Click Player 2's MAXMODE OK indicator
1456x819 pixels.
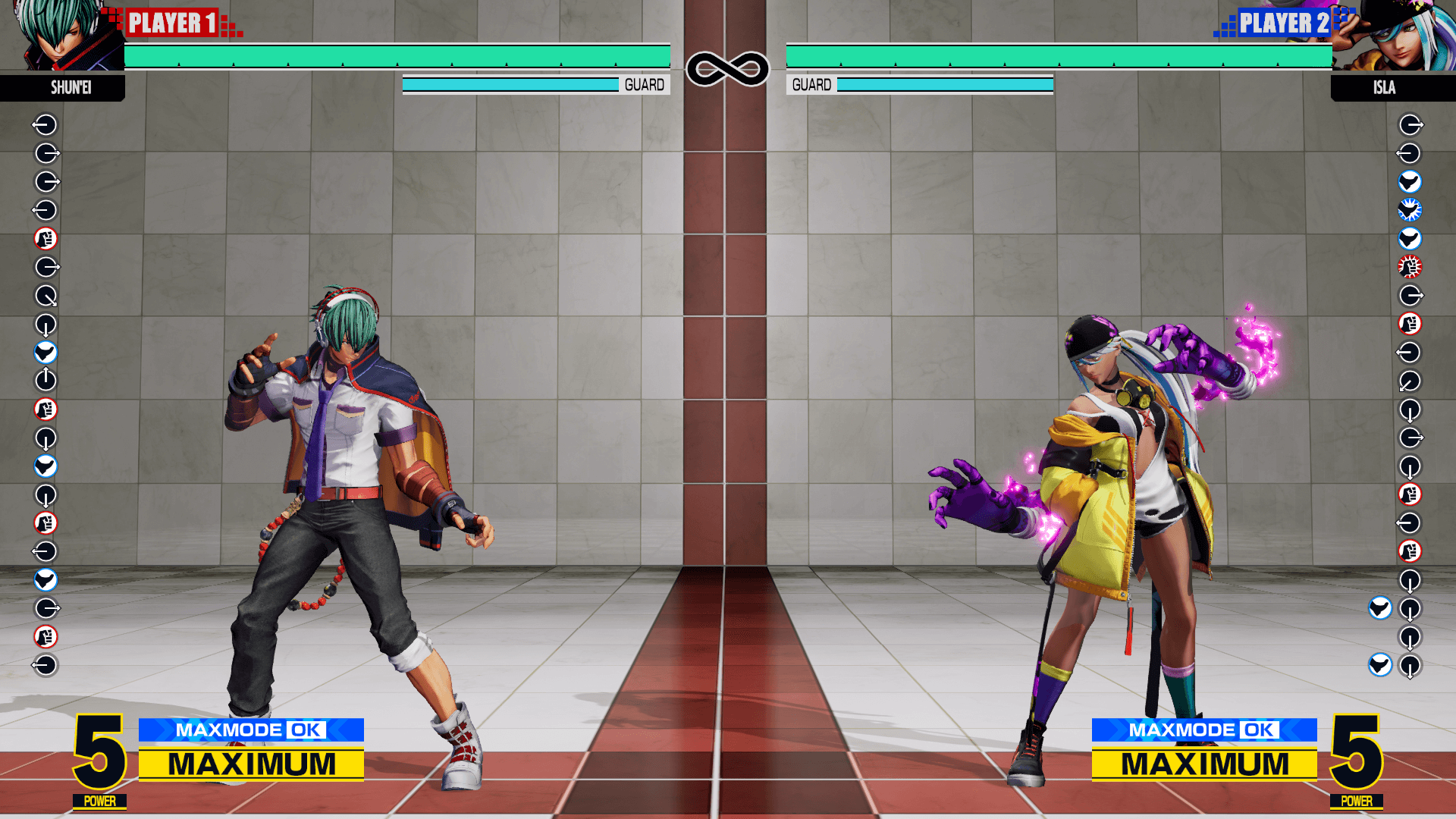pos(1203,730)
